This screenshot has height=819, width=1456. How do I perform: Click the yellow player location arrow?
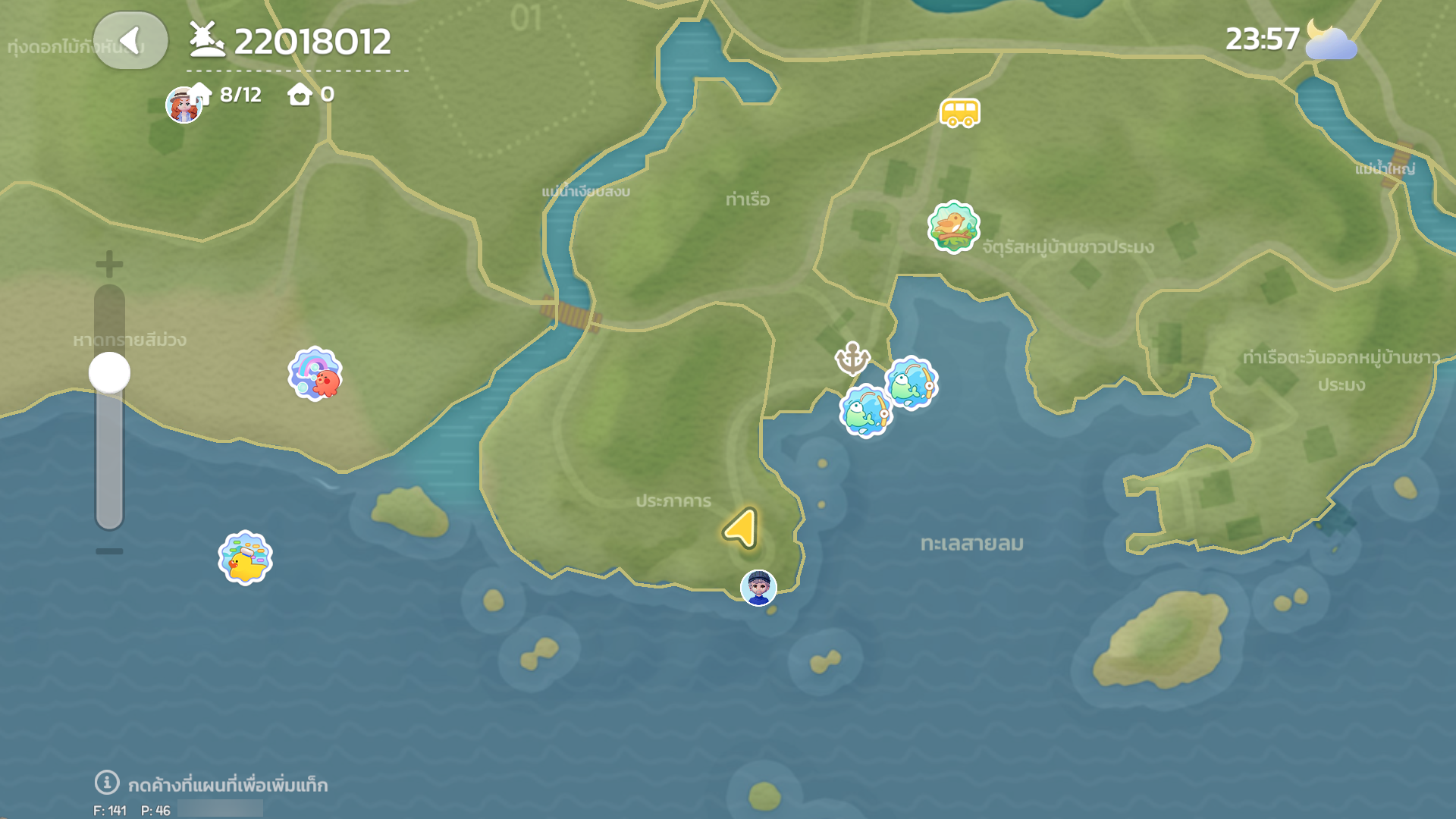point(742,527)
